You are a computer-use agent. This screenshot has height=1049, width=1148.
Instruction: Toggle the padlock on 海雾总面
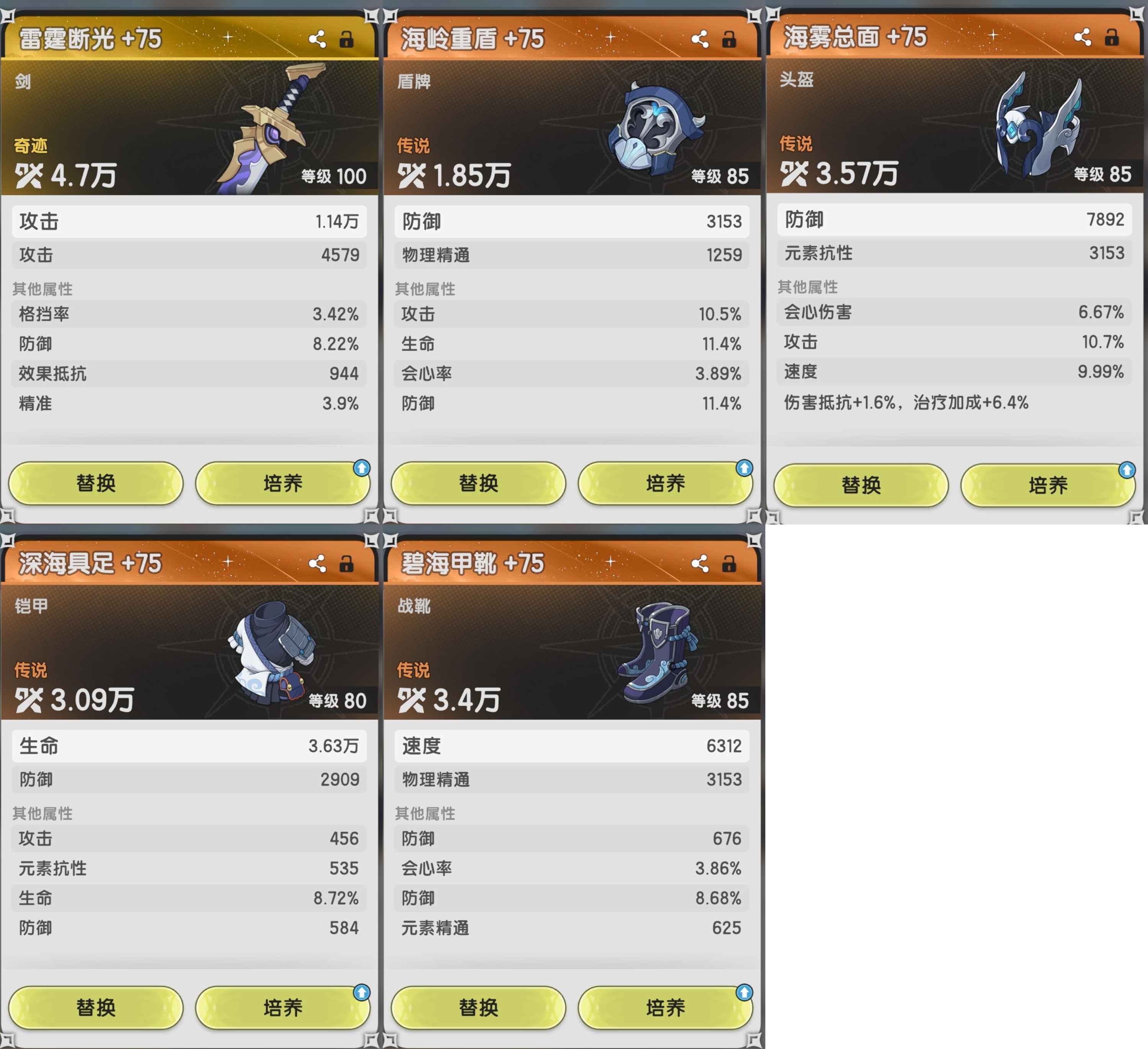coord(1112,38)
